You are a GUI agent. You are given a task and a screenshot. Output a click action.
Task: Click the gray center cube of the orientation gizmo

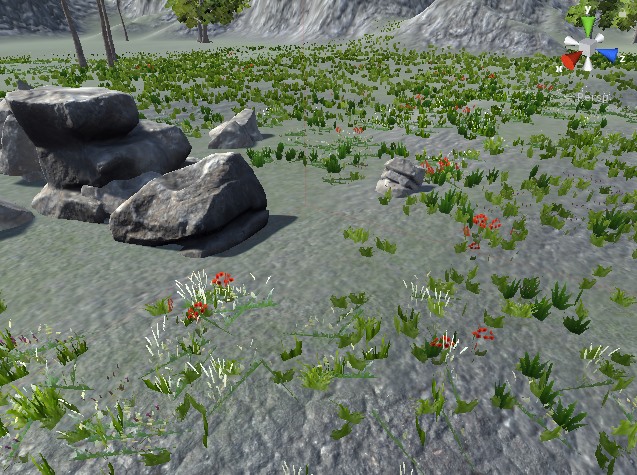point(589,46)
